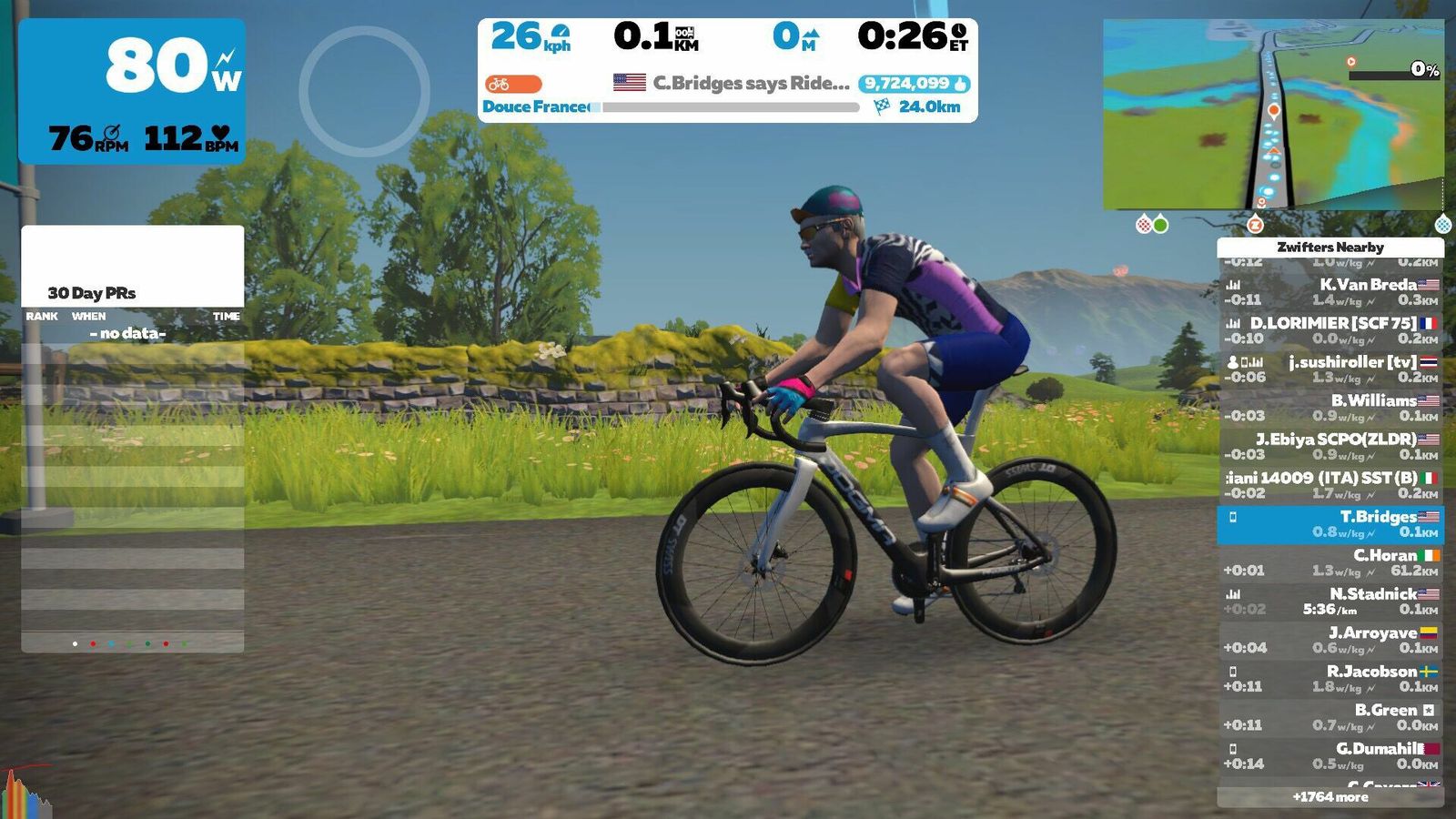Open the minimap view
The image size is (1456, 819).
point(1272,115)
